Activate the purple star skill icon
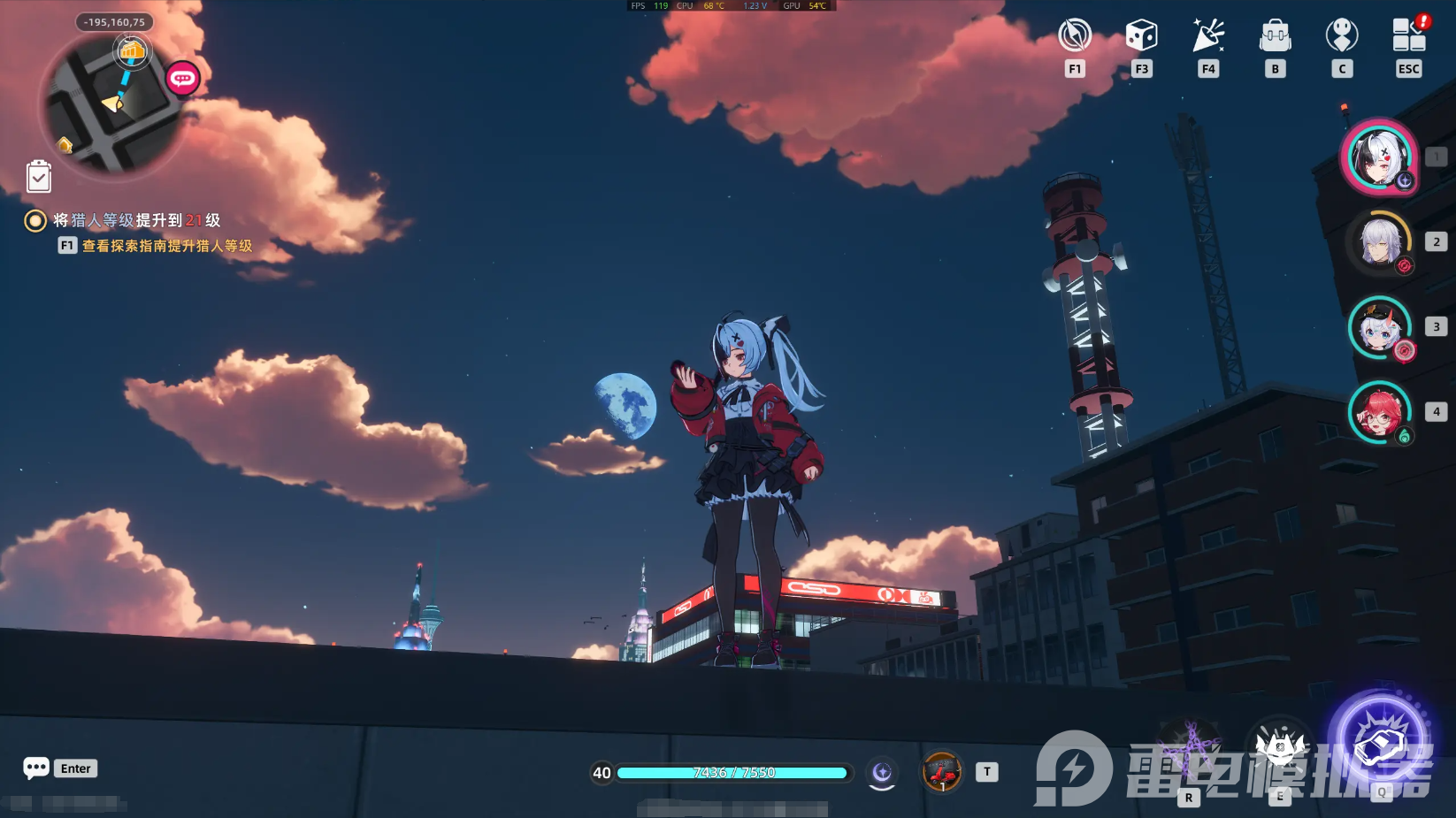Viewport: 1456px width, 818px height. [1189, 748]
